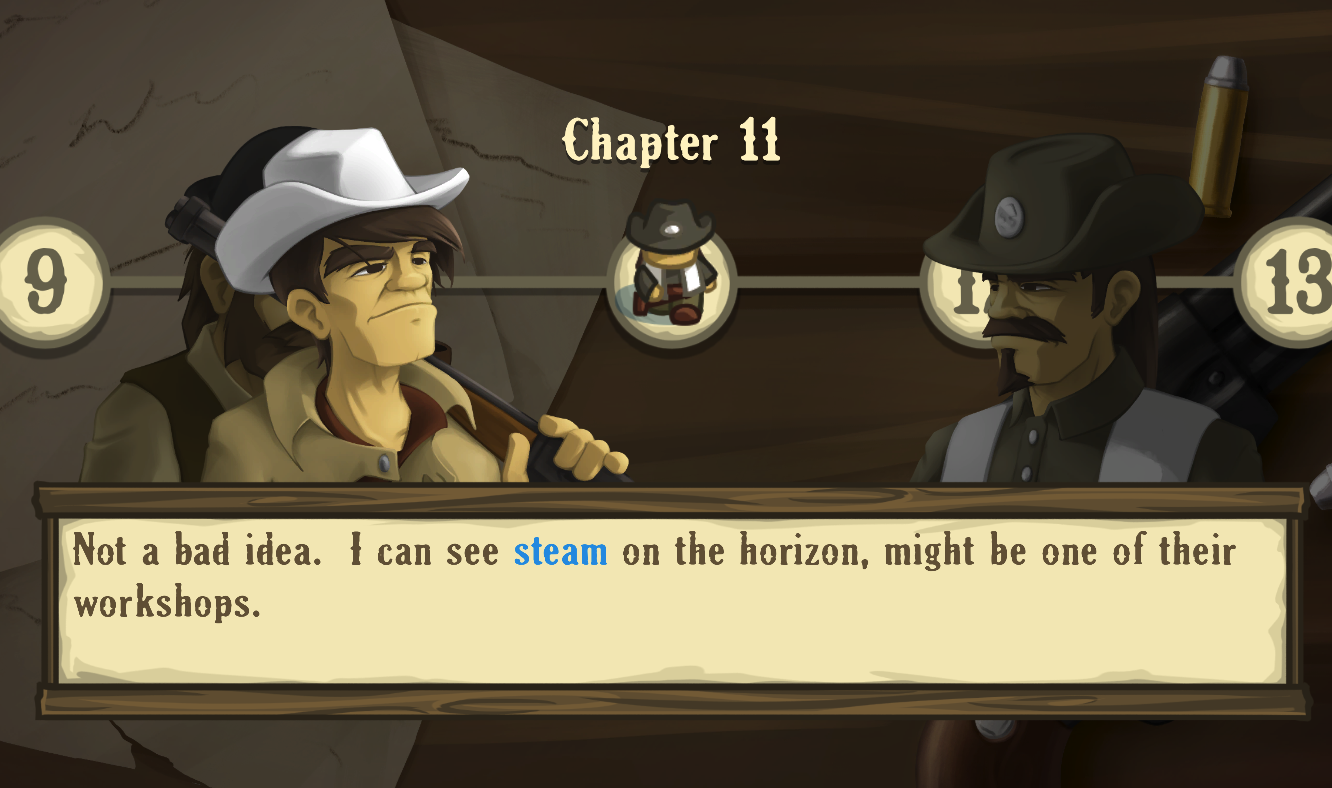Advance the dialogue text box
The height and width of the screenshot is (788, 1332).
click(671, 599)
